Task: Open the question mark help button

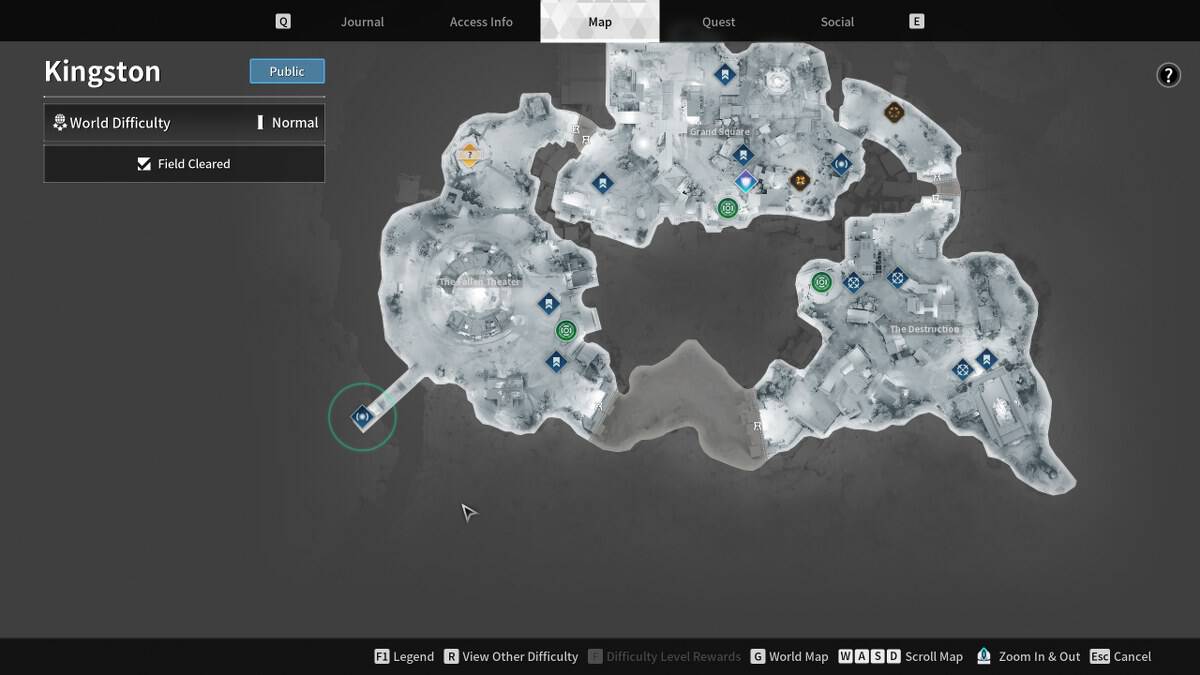Action: pos(1168,75)
